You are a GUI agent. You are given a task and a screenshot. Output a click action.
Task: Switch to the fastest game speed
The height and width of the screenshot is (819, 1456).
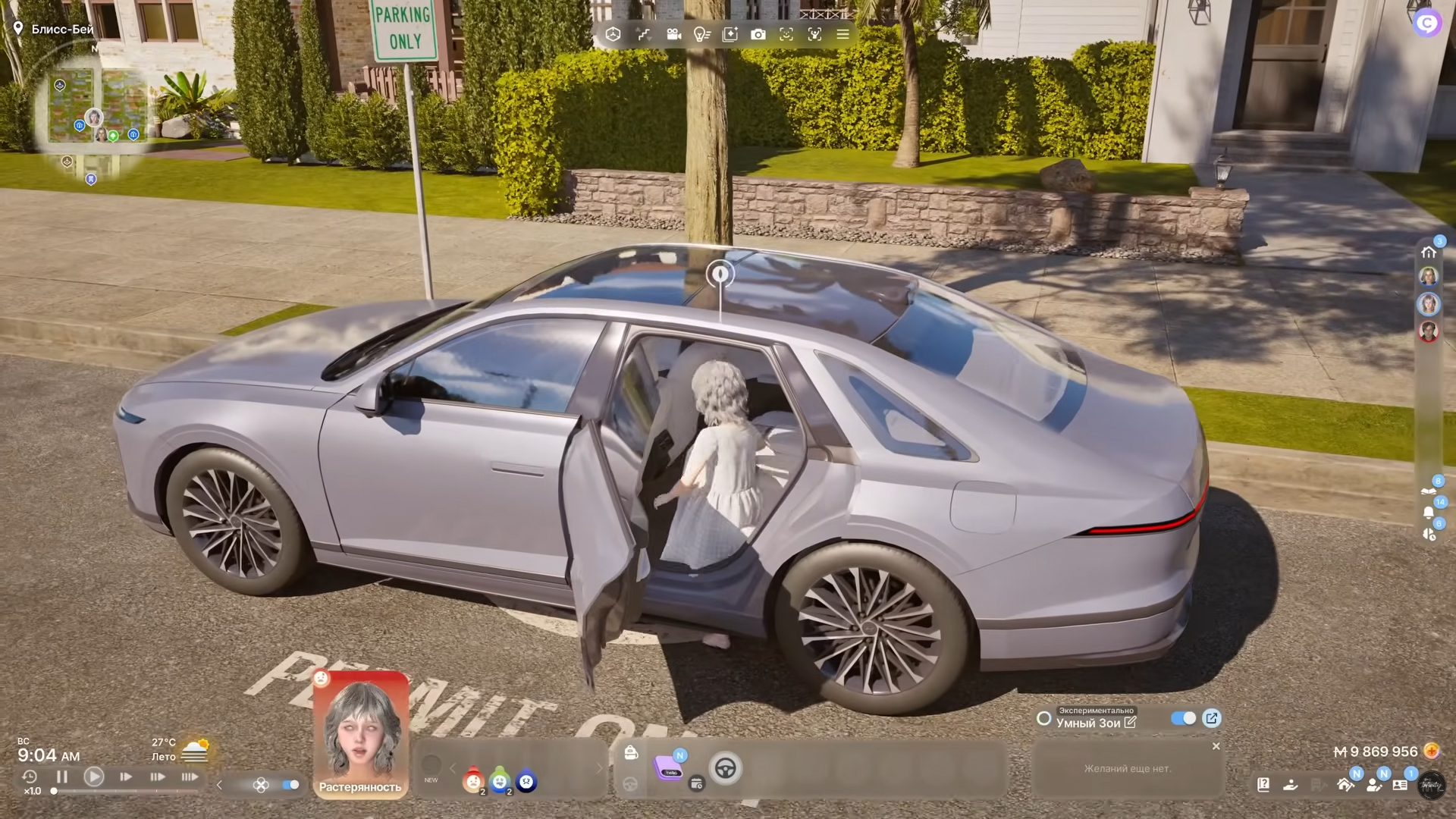point(190,777)
